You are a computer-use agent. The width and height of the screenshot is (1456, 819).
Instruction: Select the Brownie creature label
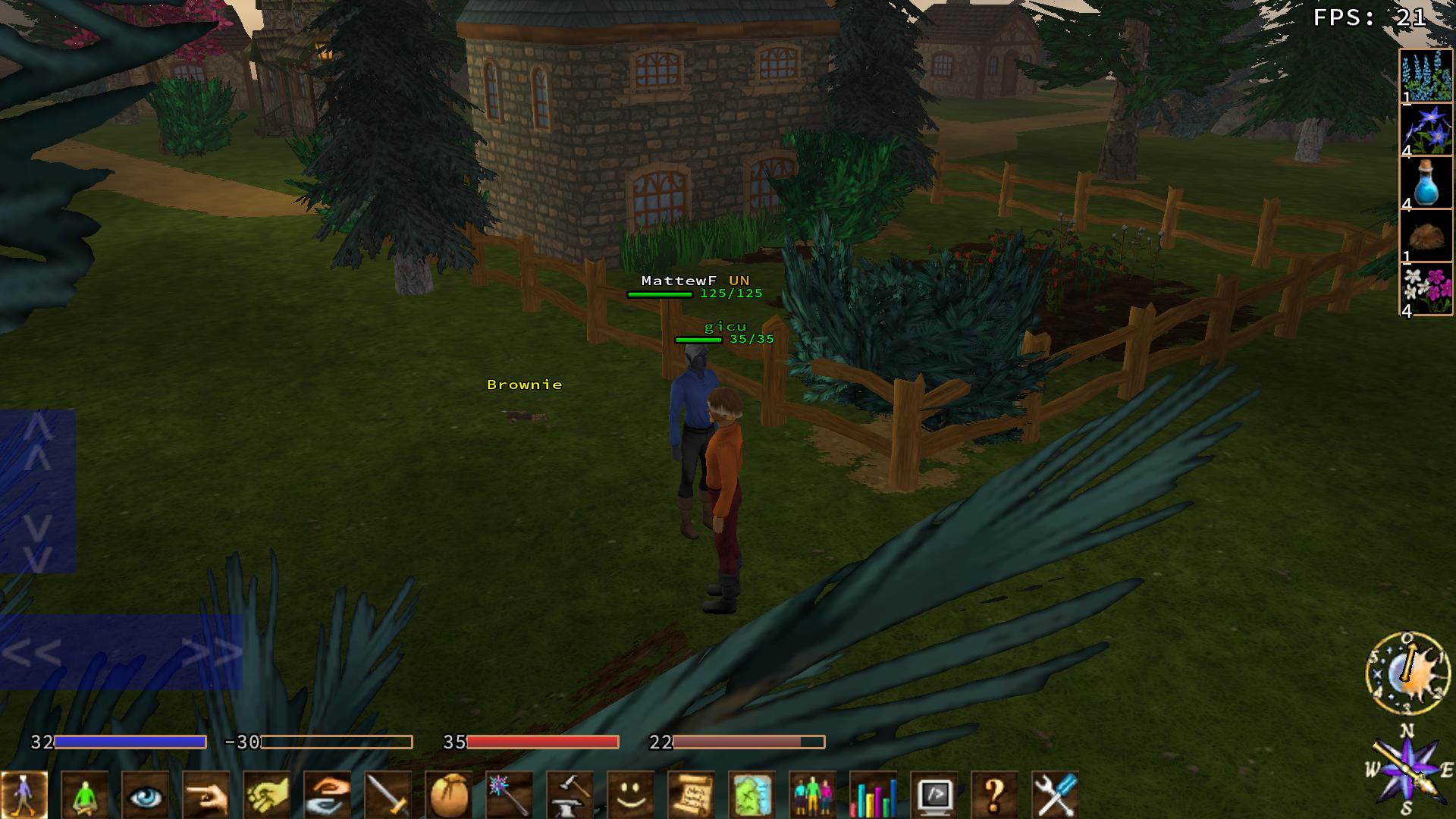click(x=525, y=385)
